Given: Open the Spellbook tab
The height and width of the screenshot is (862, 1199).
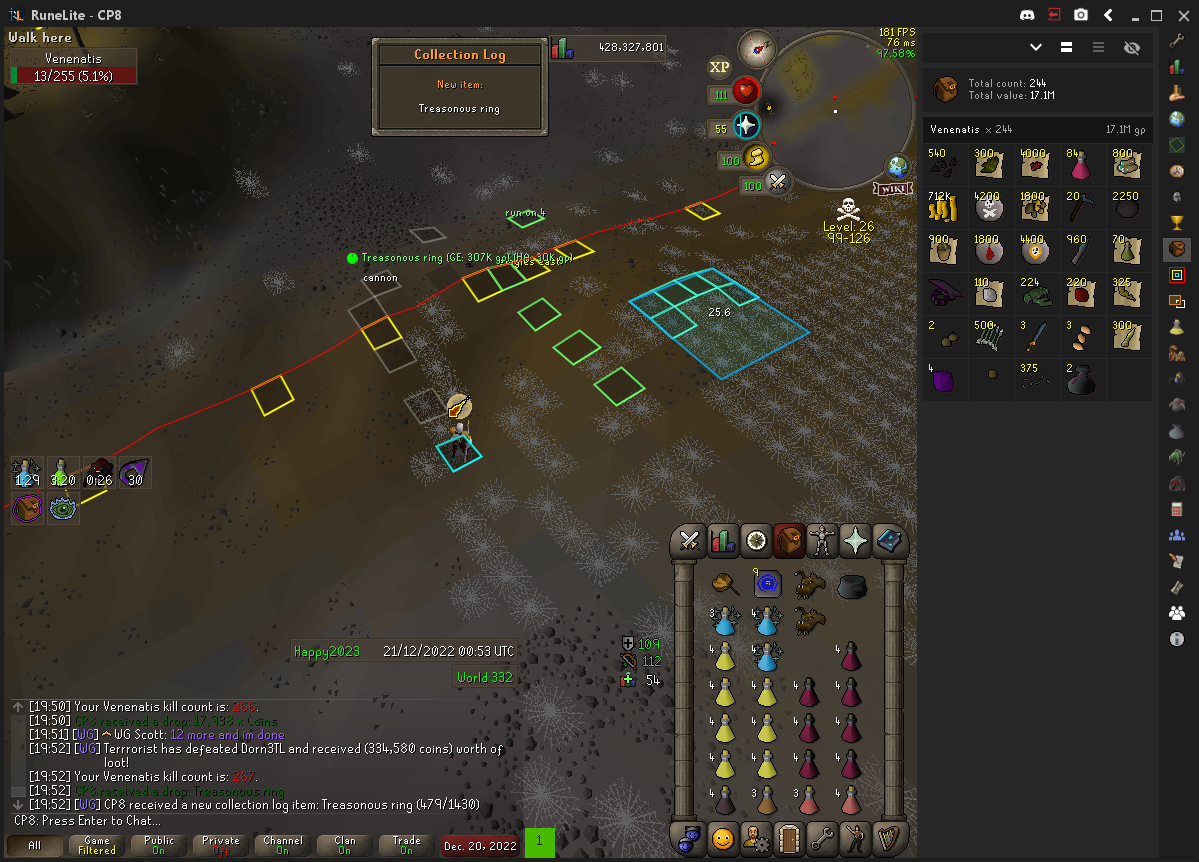Looking at the screenshot, I should [x=890, y=541].
